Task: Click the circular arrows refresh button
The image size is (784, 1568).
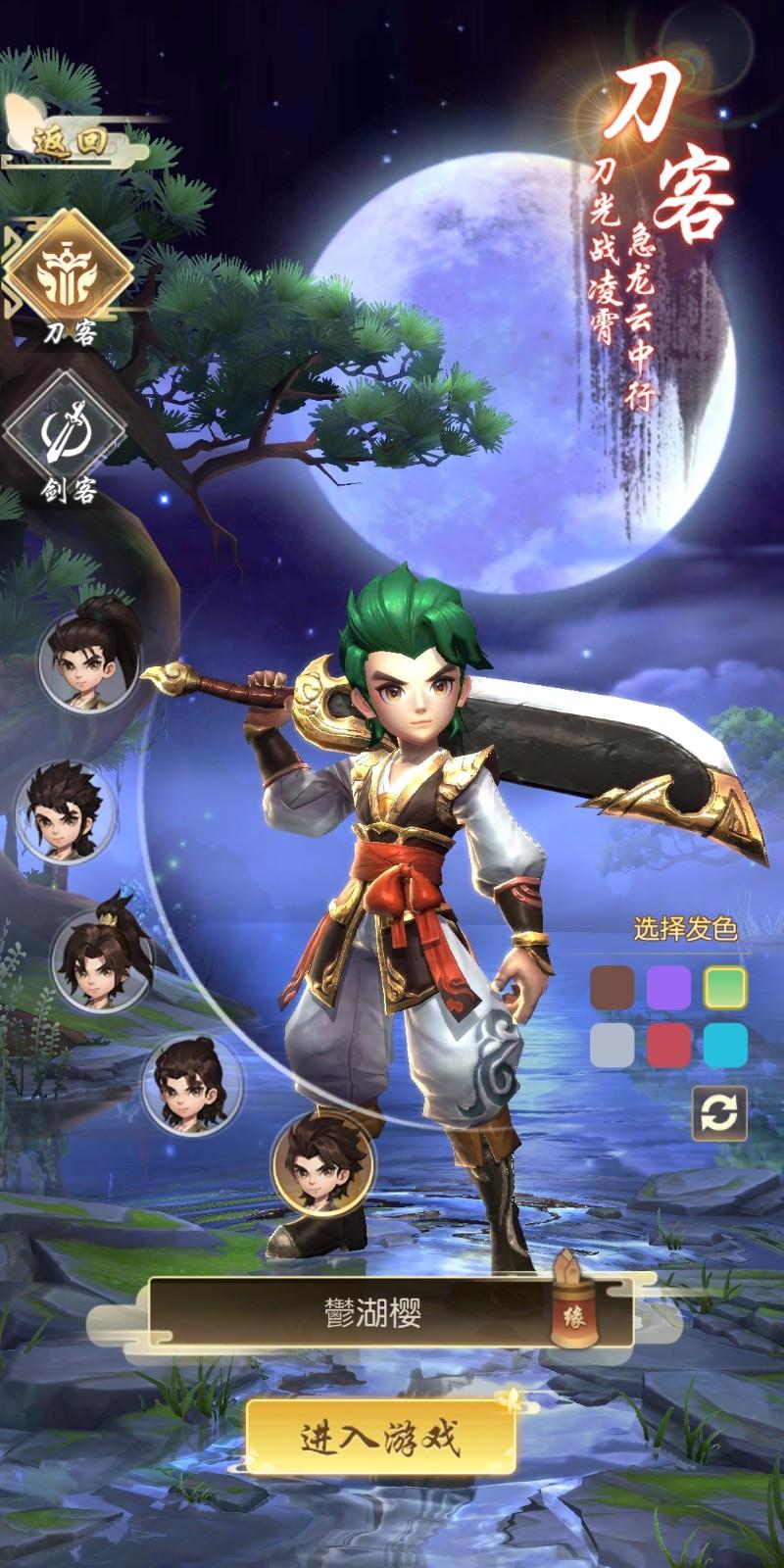Action: click(x=719, y=1114)
